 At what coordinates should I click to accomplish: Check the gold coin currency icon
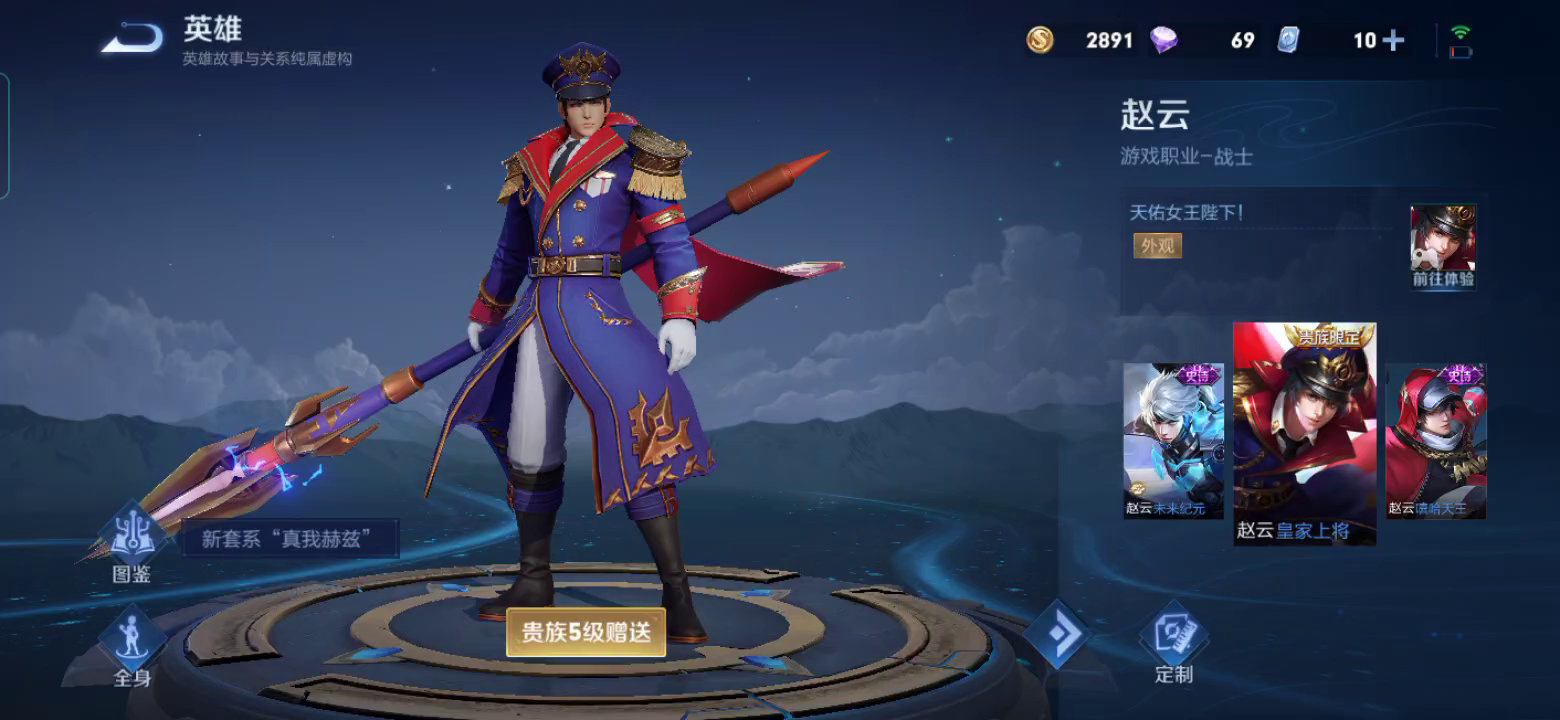(x=1040, y=40)
